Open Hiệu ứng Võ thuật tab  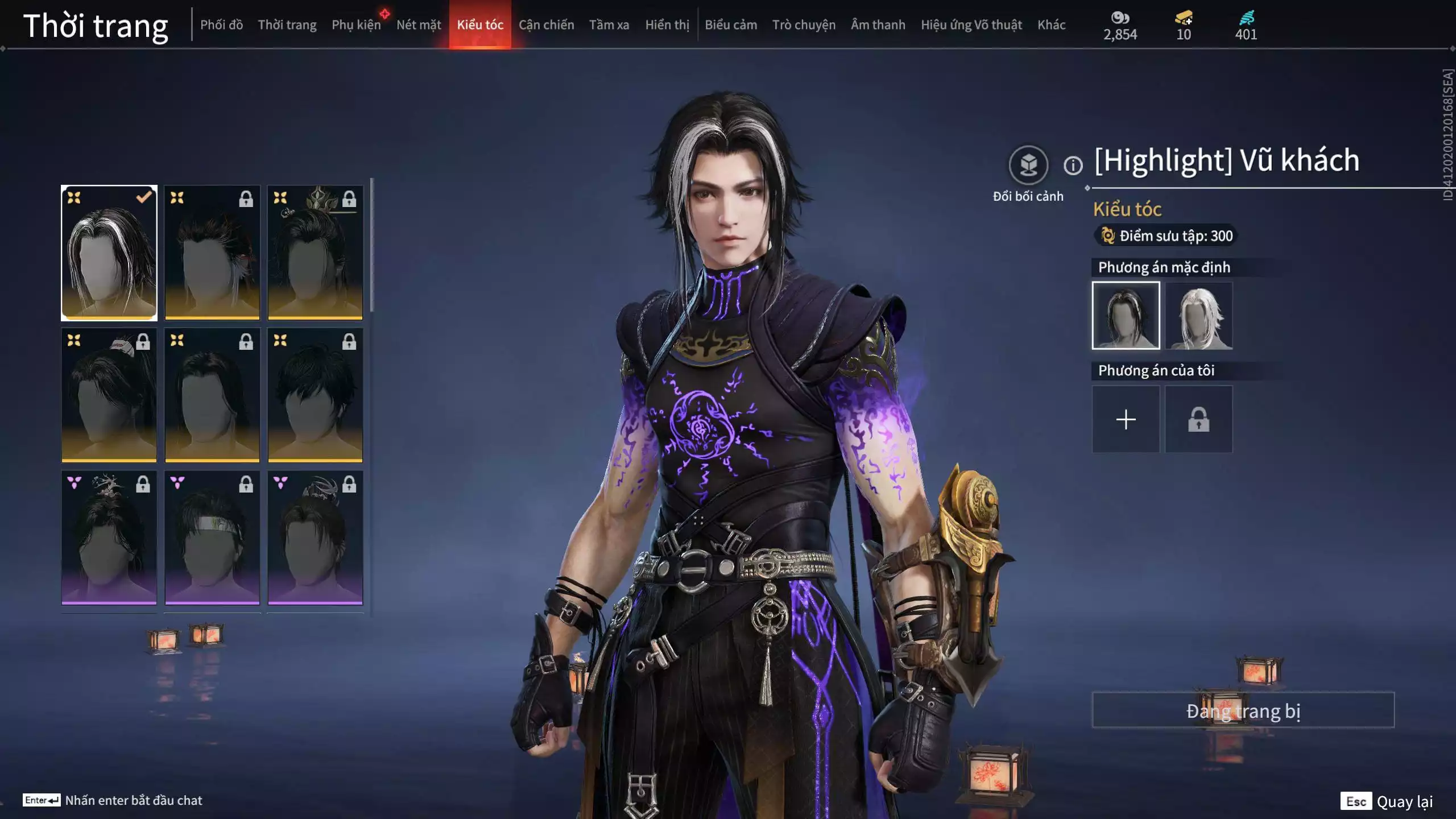(971, 25)
